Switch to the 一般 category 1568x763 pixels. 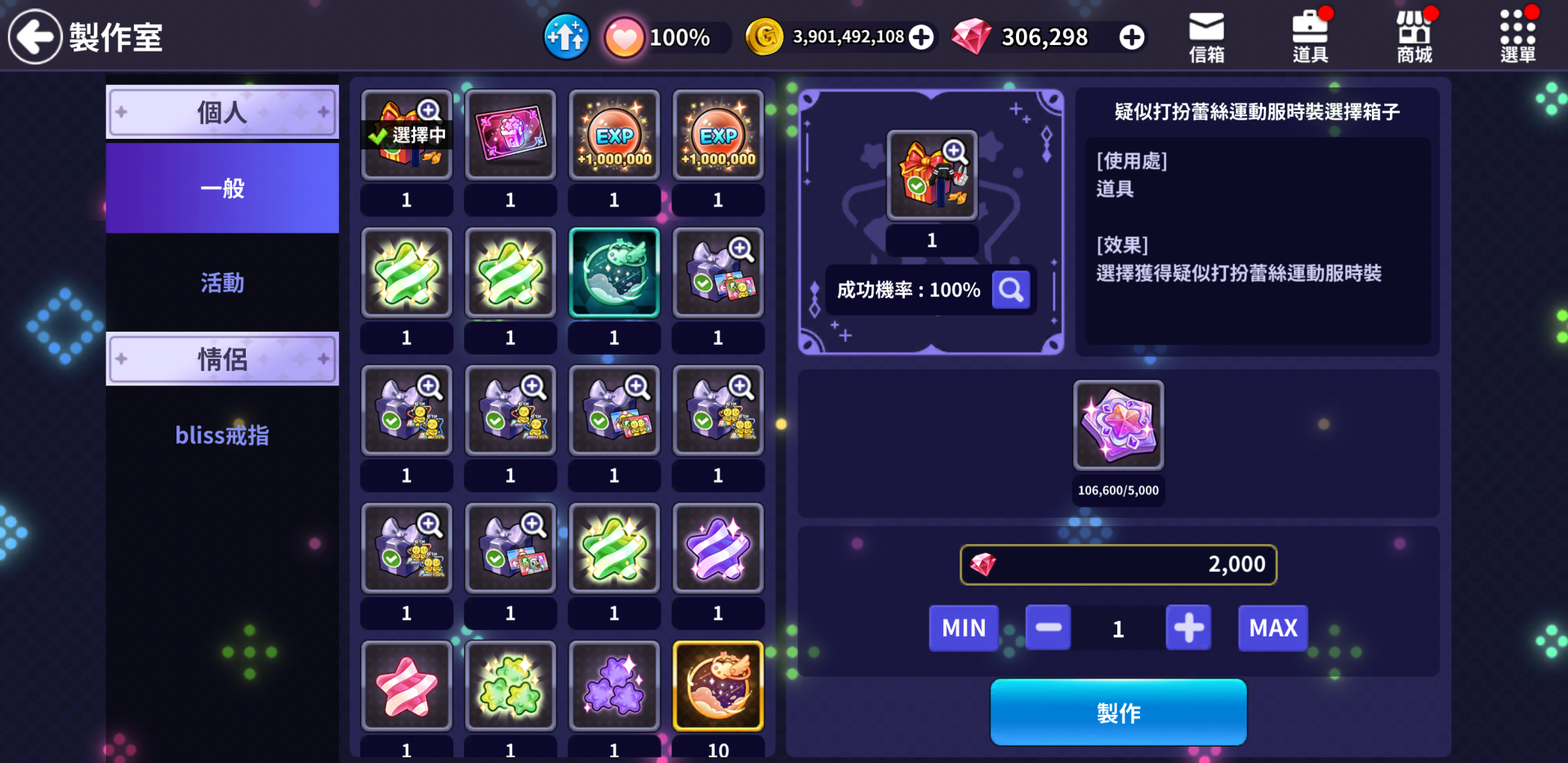click(222, 188)
